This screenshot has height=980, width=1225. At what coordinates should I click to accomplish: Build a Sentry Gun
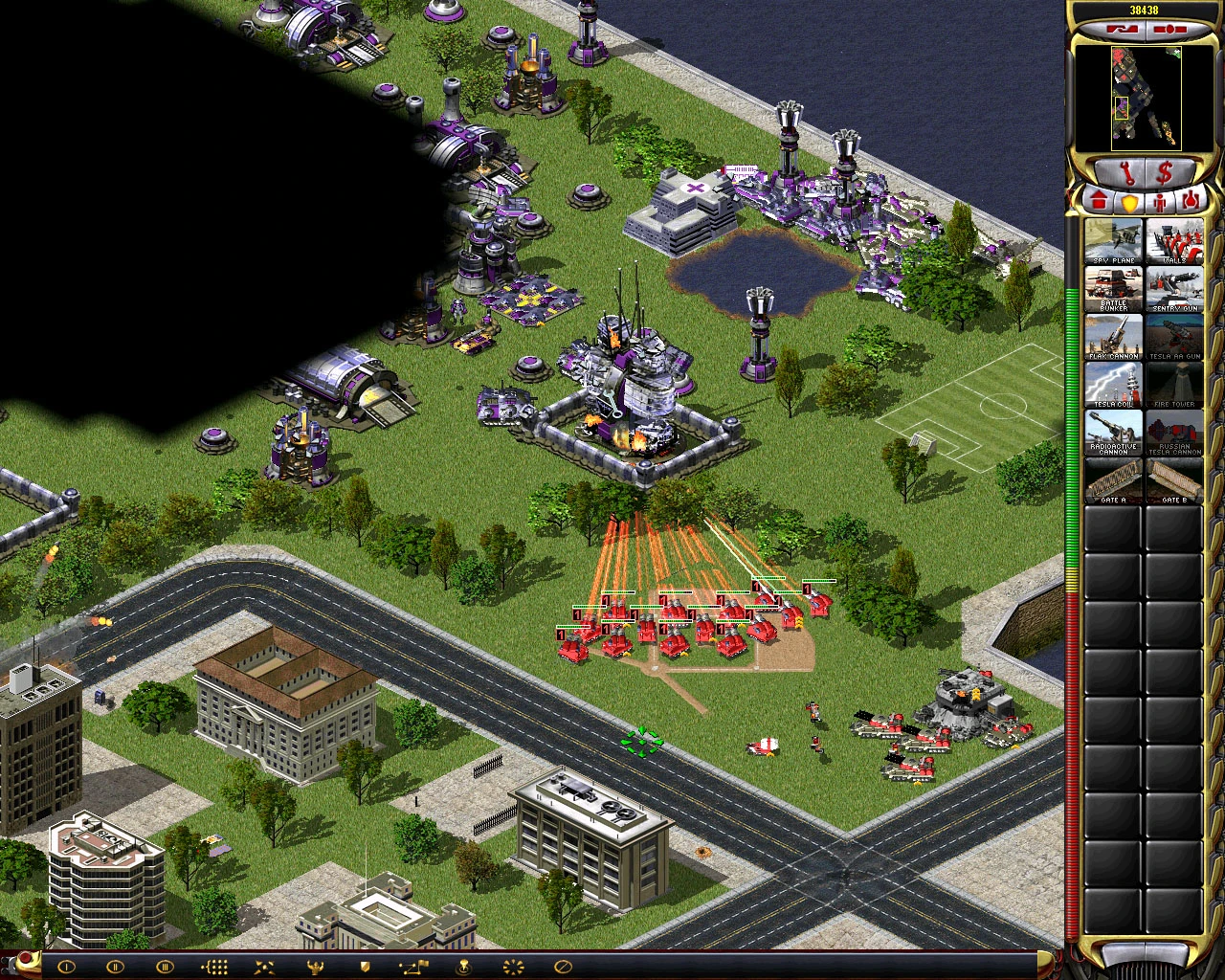[x=1174, y=290]
